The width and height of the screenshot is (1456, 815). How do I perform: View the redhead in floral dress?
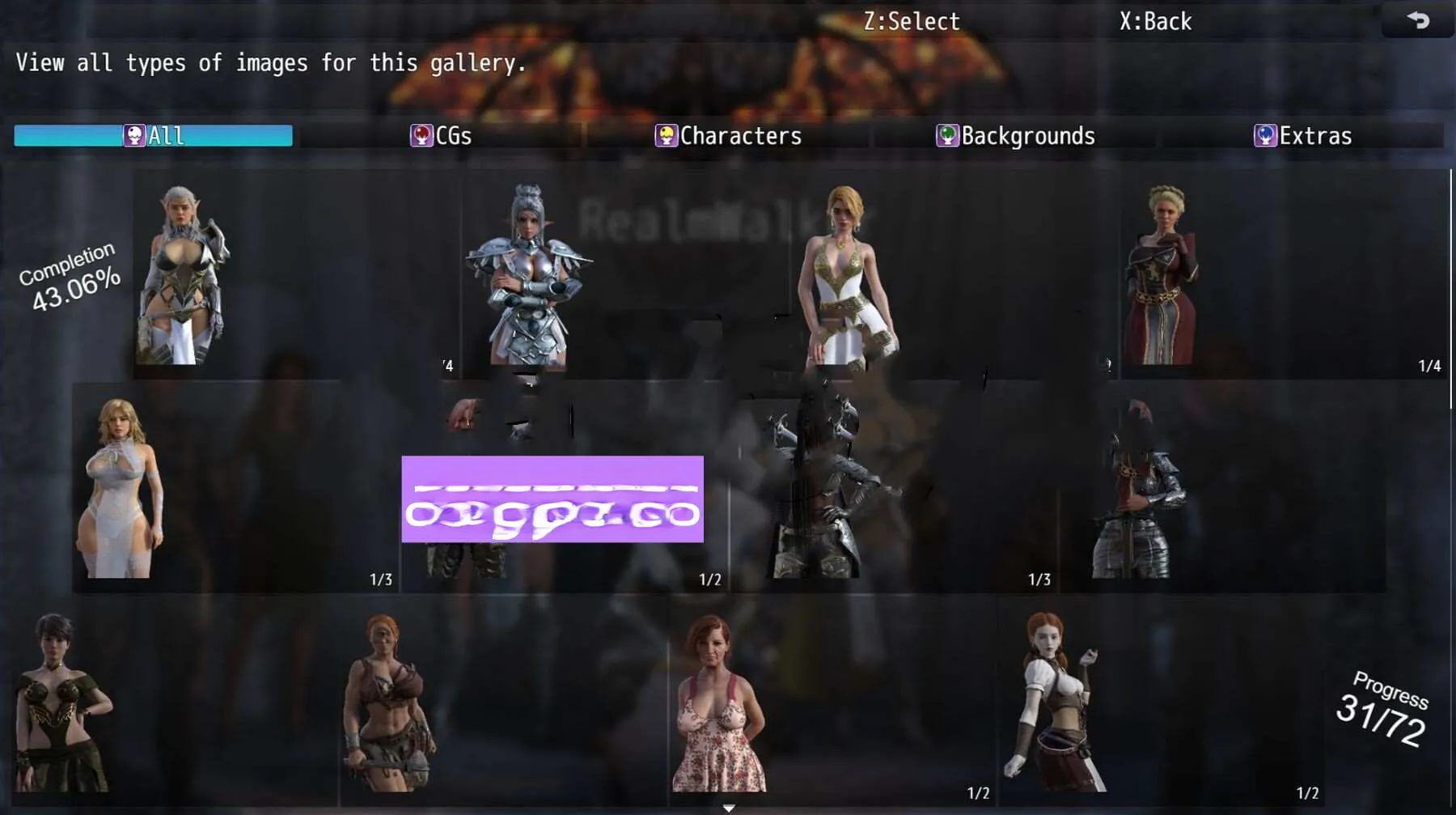(718, 703)
